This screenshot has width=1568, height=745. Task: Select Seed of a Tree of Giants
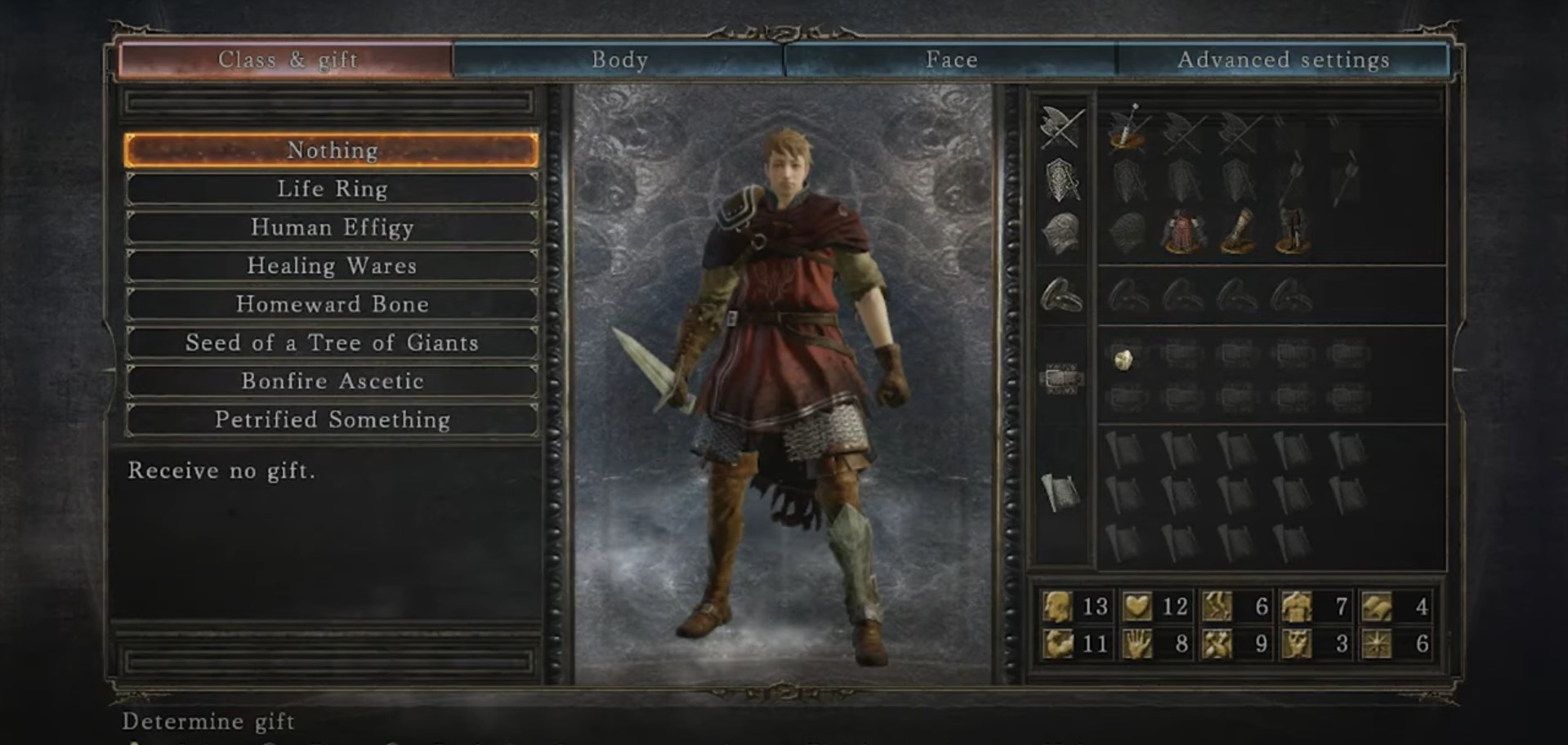tap(332, 342)
